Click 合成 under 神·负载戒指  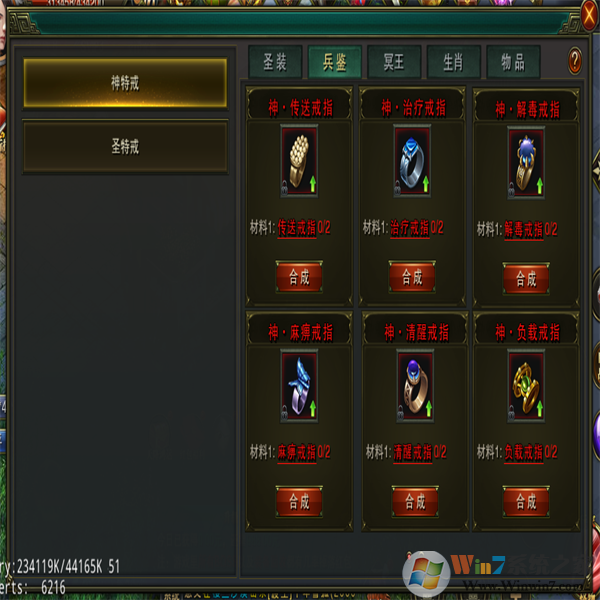coord(526,501)
